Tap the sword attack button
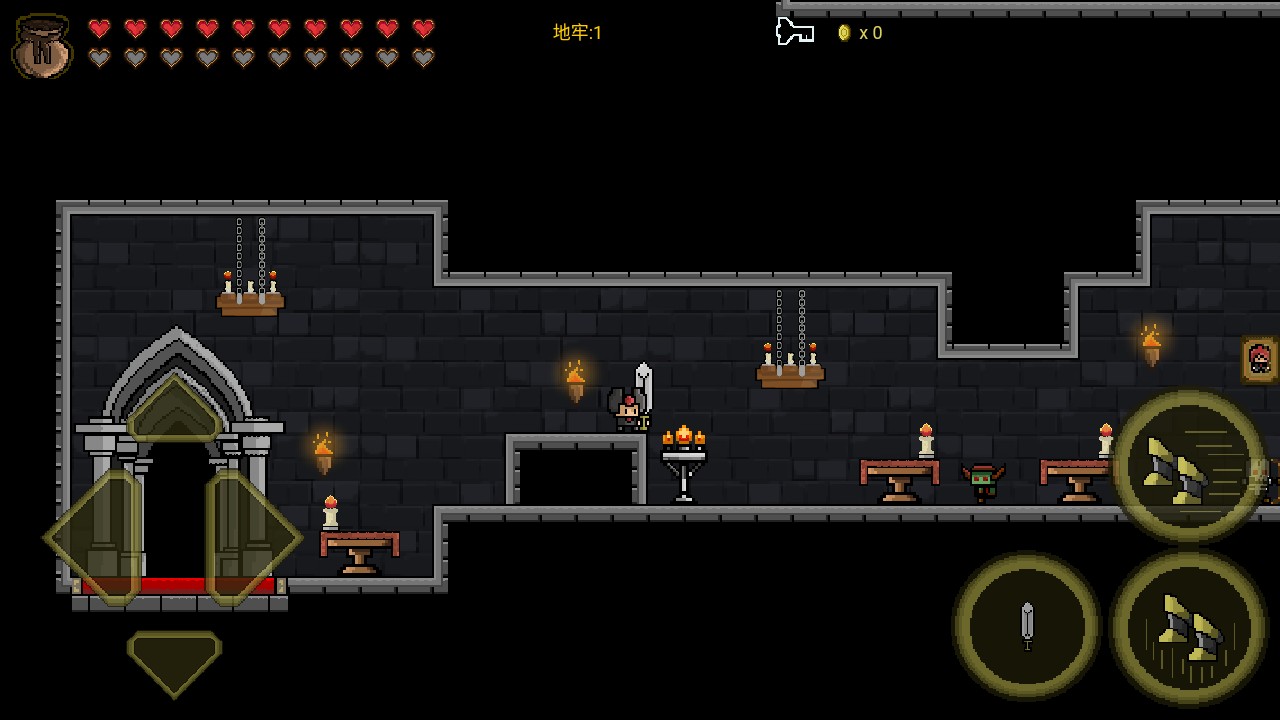 pos(1026,626)
